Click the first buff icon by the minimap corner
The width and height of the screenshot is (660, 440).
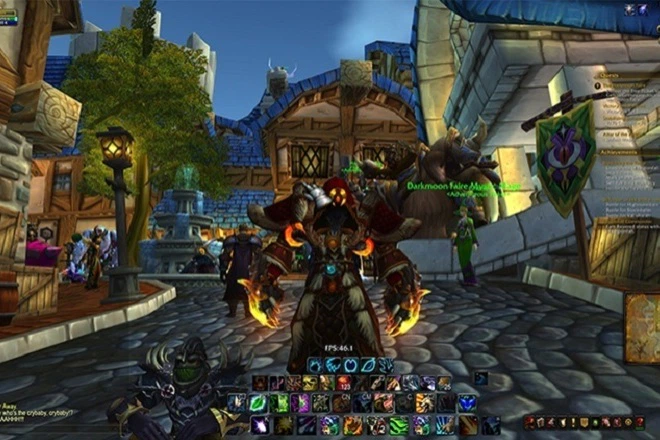click(x=630, y=9)
